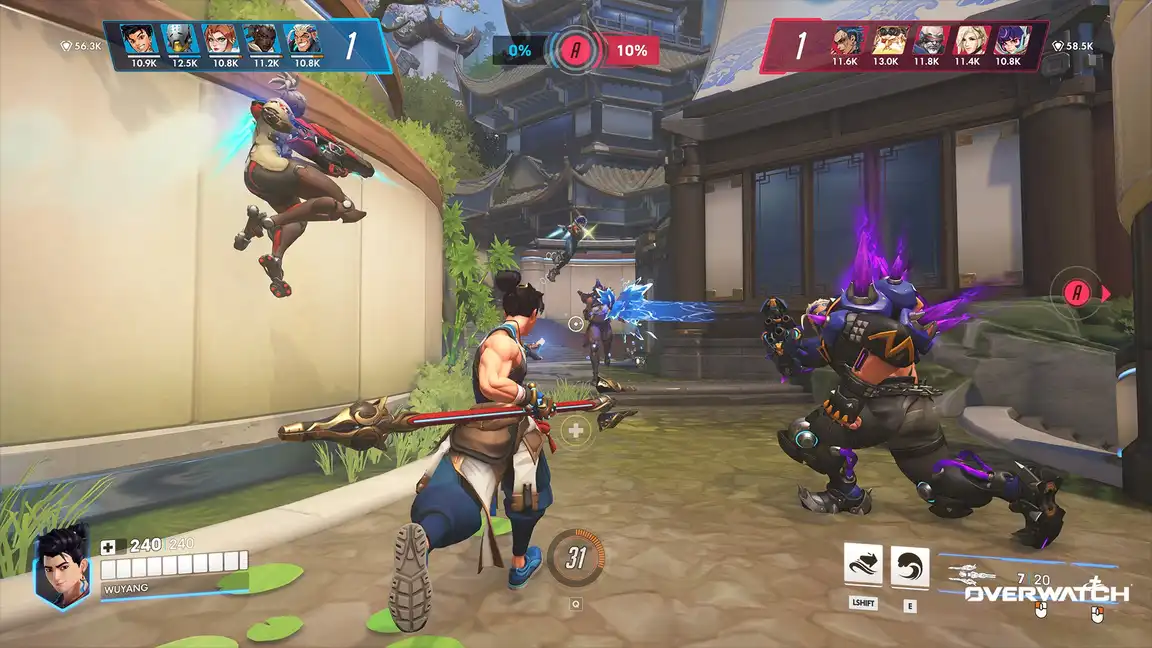Choose the purple-haired Juno portrait on the red team
The image size is (1152, 648).
1008,40
